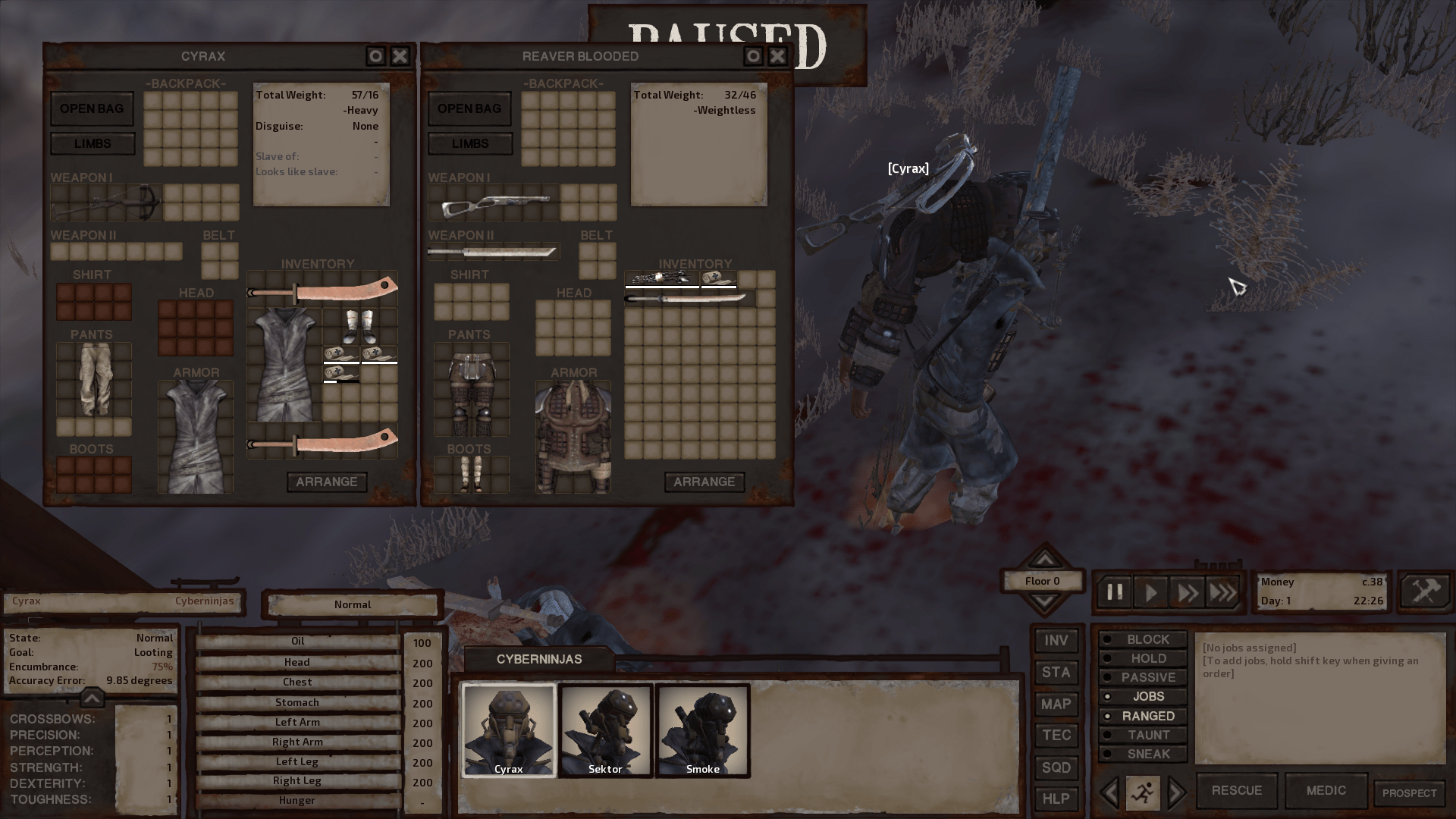
Task: Switch to LIMBS view in Cyrax window
Action: click(x=92, y=143)
